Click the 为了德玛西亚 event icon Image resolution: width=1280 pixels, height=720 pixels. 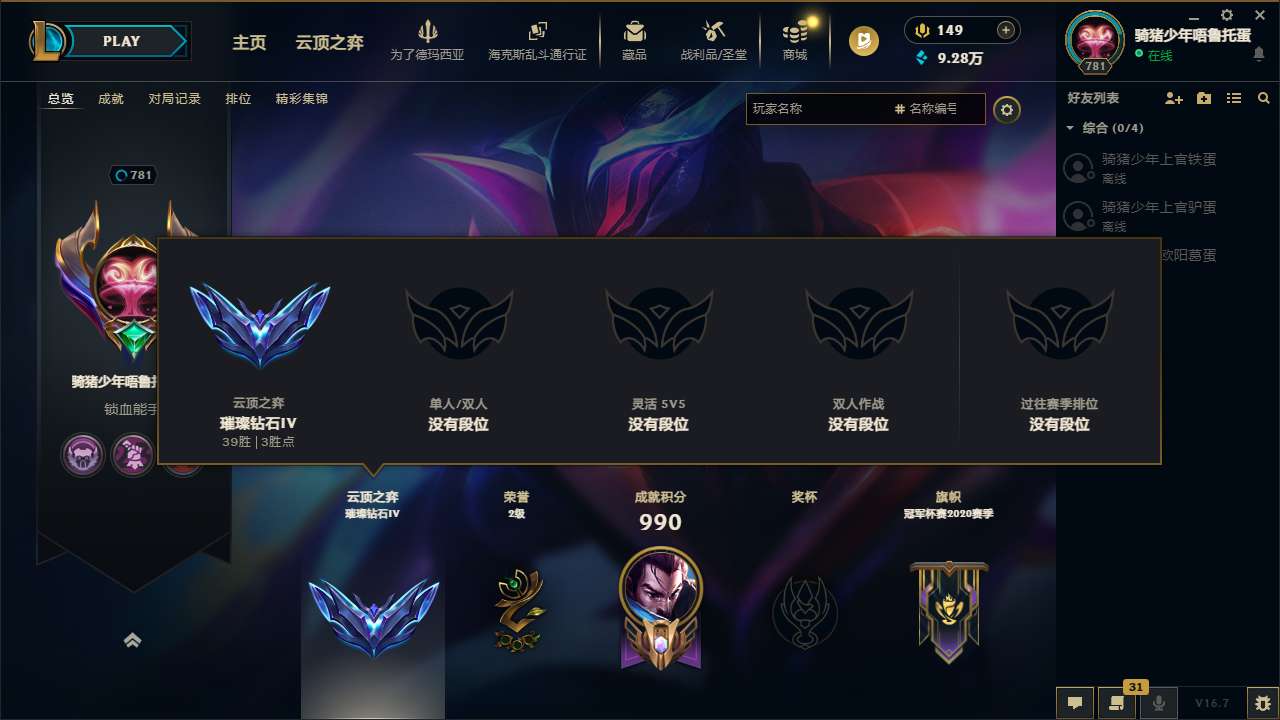tap(428, 40)
